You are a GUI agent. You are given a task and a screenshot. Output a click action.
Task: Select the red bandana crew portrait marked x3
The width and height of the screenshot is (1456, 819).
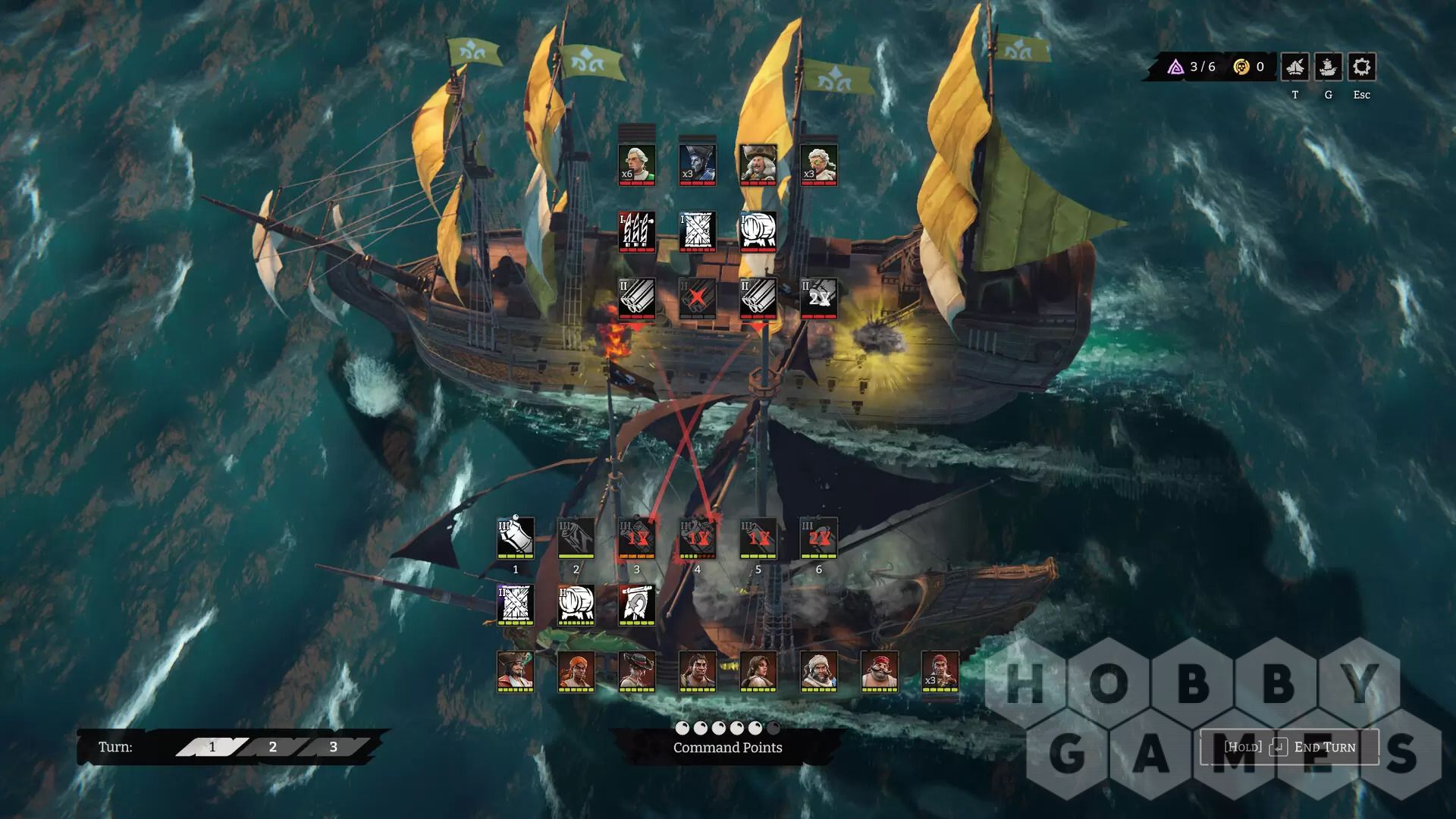click(940, 671)
